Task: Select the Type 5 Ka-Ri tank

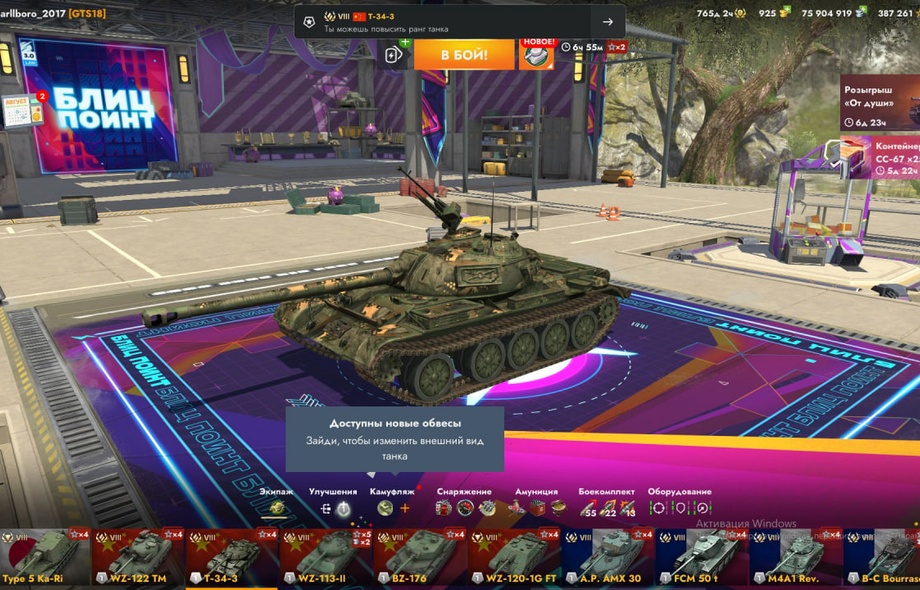Action: coord(46,557)
